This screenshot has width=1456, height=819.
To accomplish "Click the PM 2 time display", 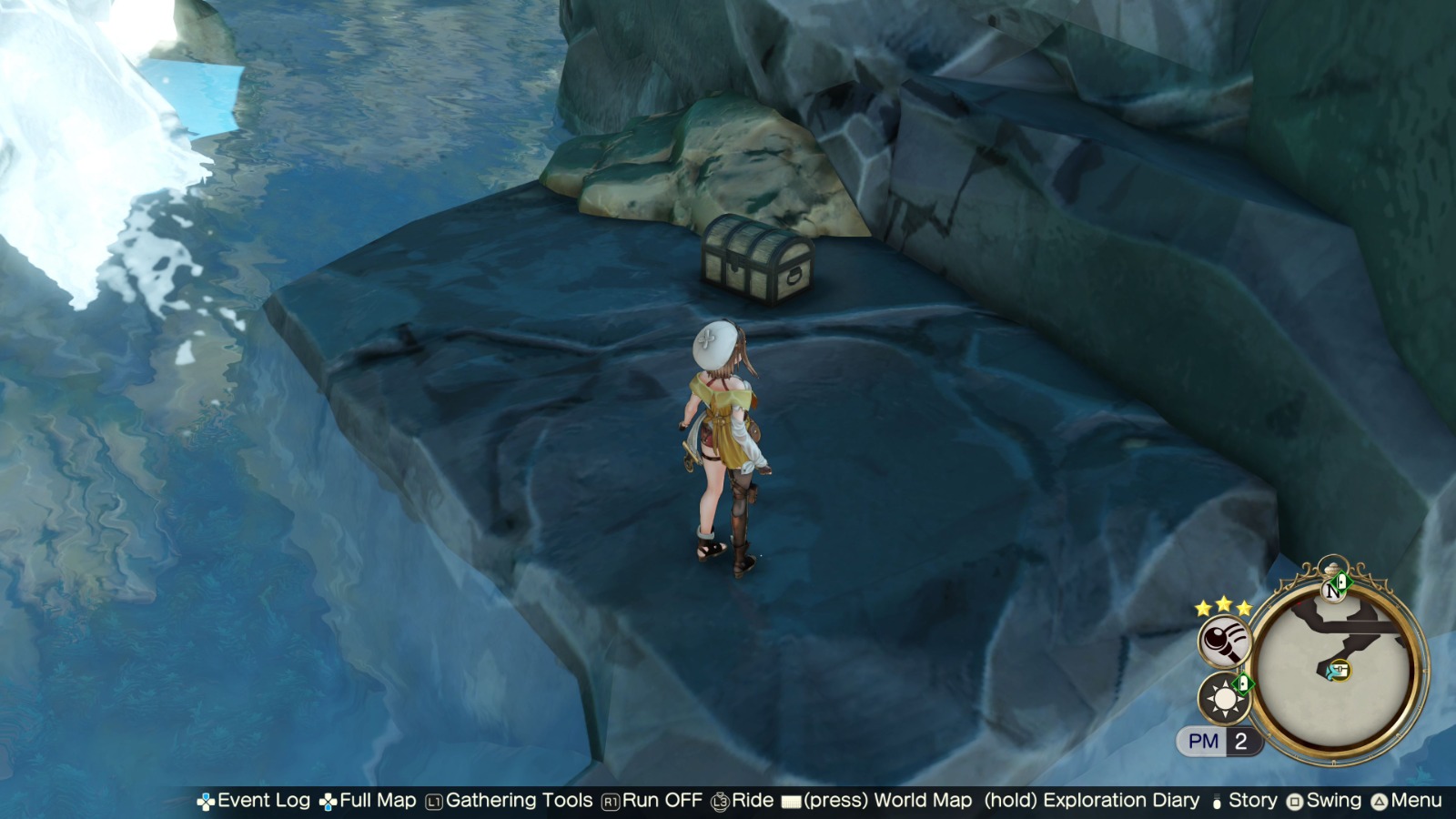I will [x=1218, y=740].
